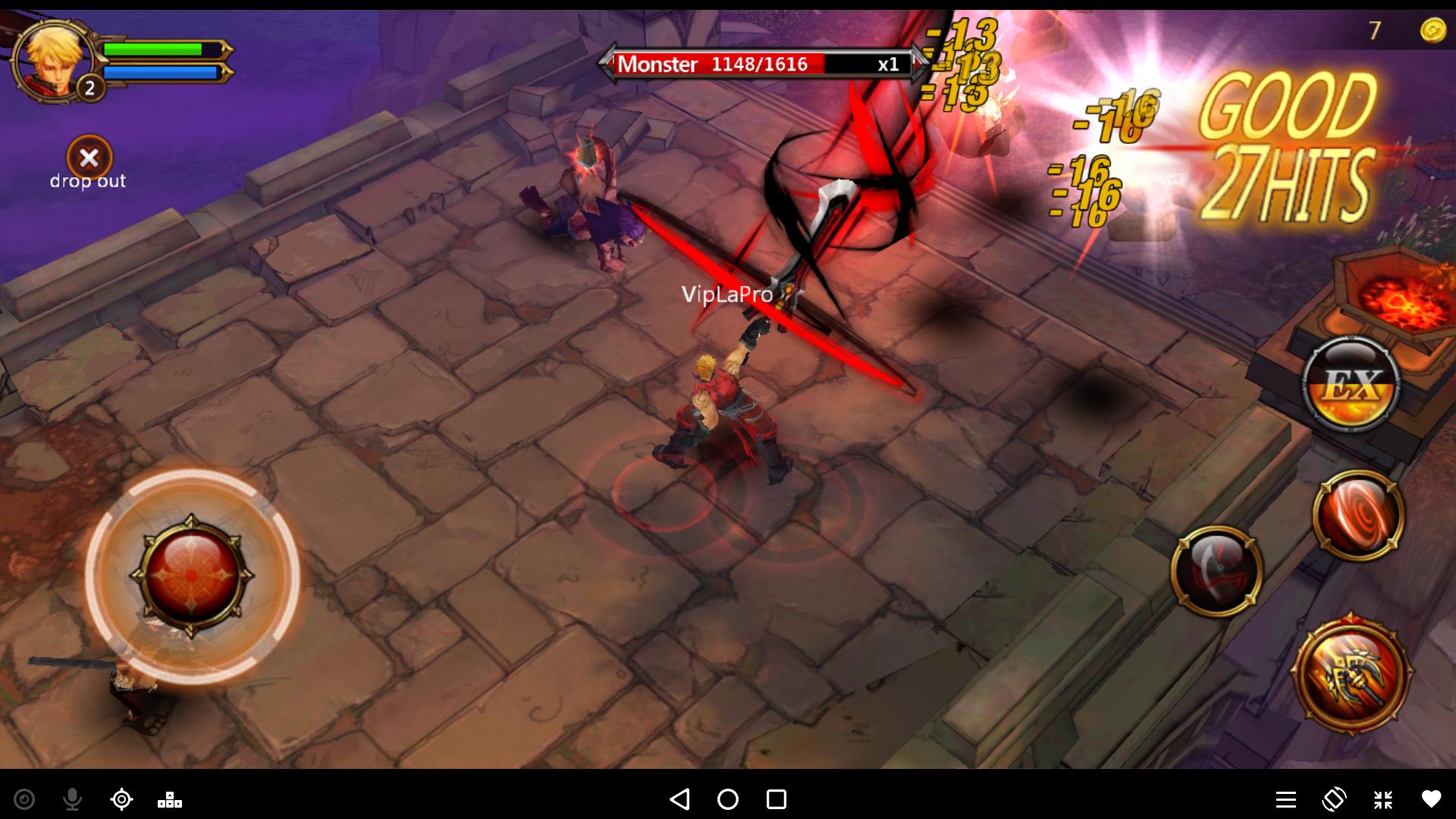This screenshot has width=1456, height=819.
Task: Open the keyboard mapping blocks icon
Action: (x=169, y=799)
